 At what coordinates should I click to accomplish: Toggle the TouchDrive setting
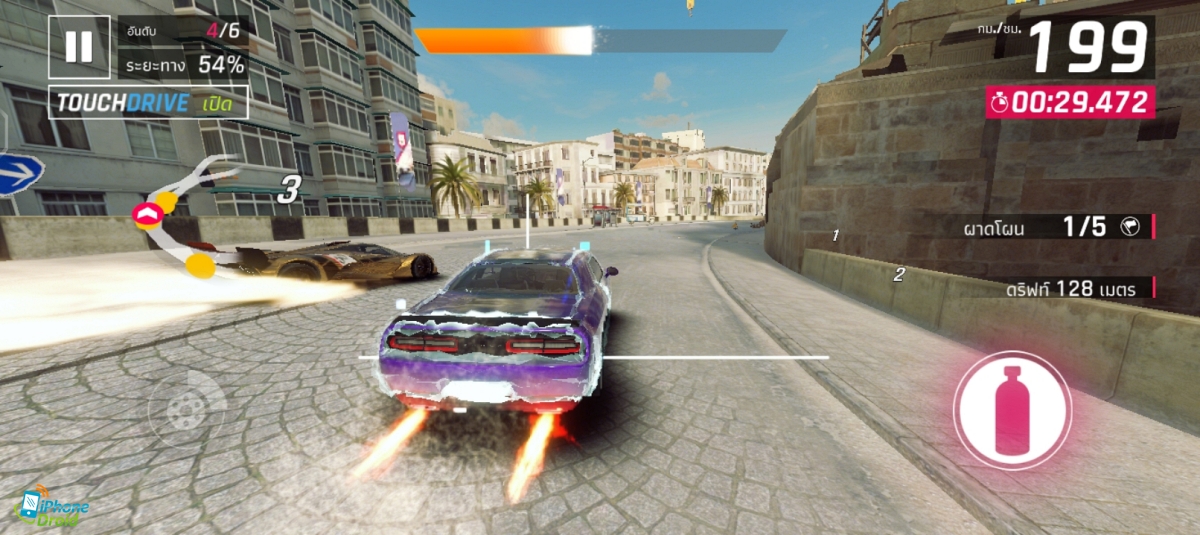coord(148,103)
